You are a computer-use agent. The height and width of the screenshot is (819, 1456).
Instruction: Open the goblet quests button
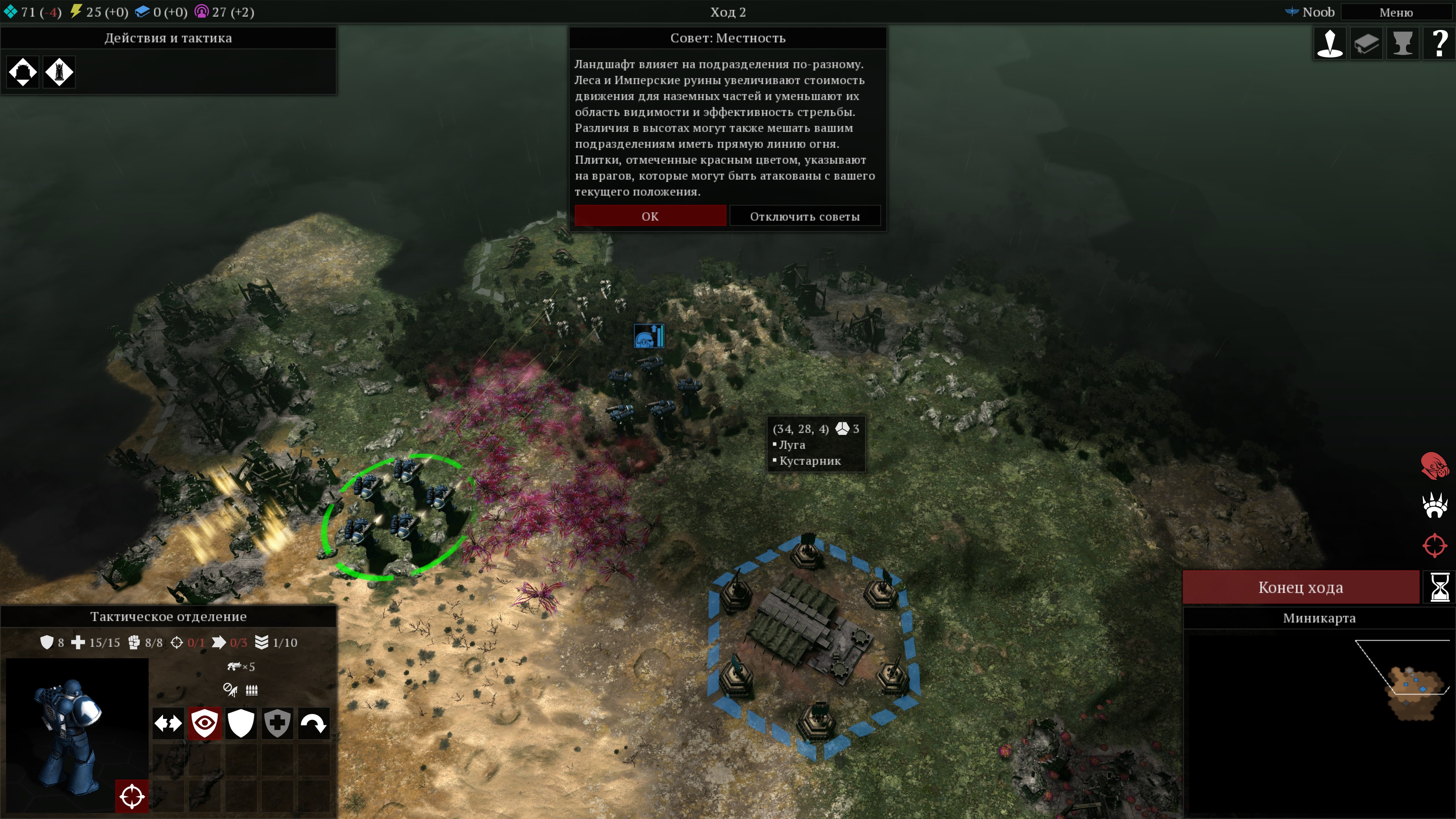[1402, 44]
